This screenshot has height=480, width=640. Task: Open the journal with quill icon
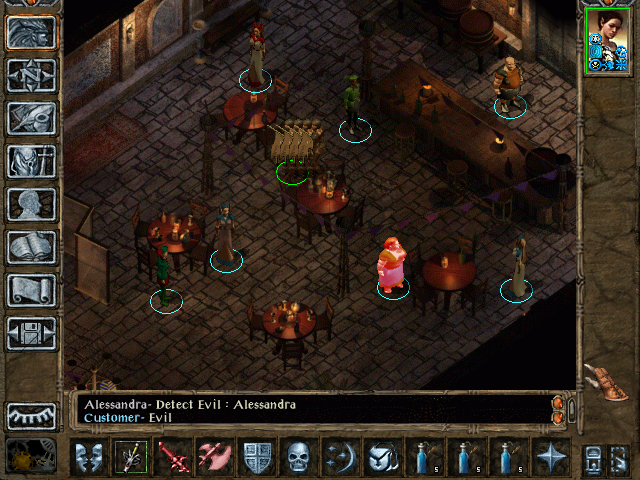point(31,118)
